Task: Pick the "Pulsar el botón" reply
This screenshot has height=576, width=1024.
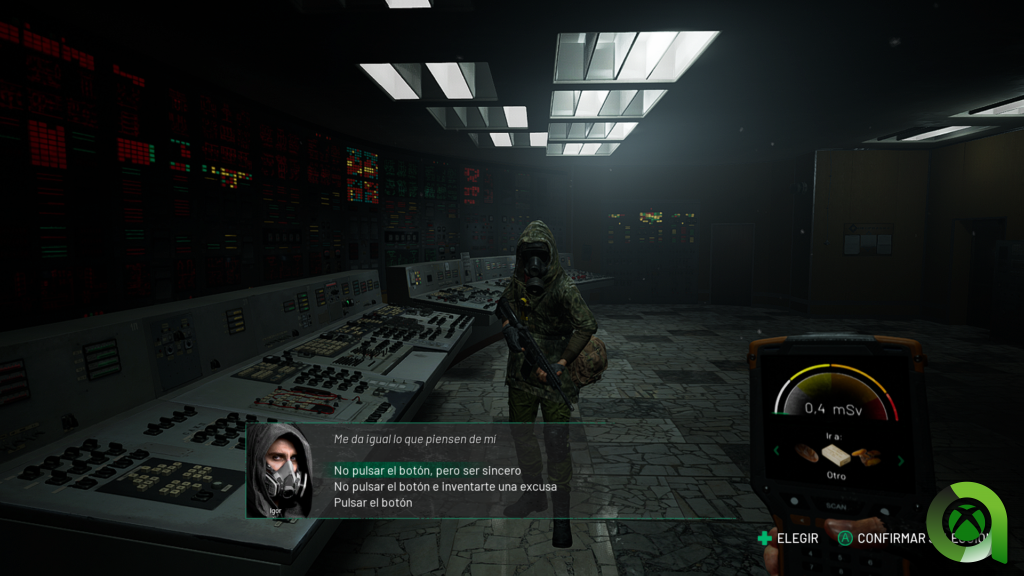Action: click(373, 502)
